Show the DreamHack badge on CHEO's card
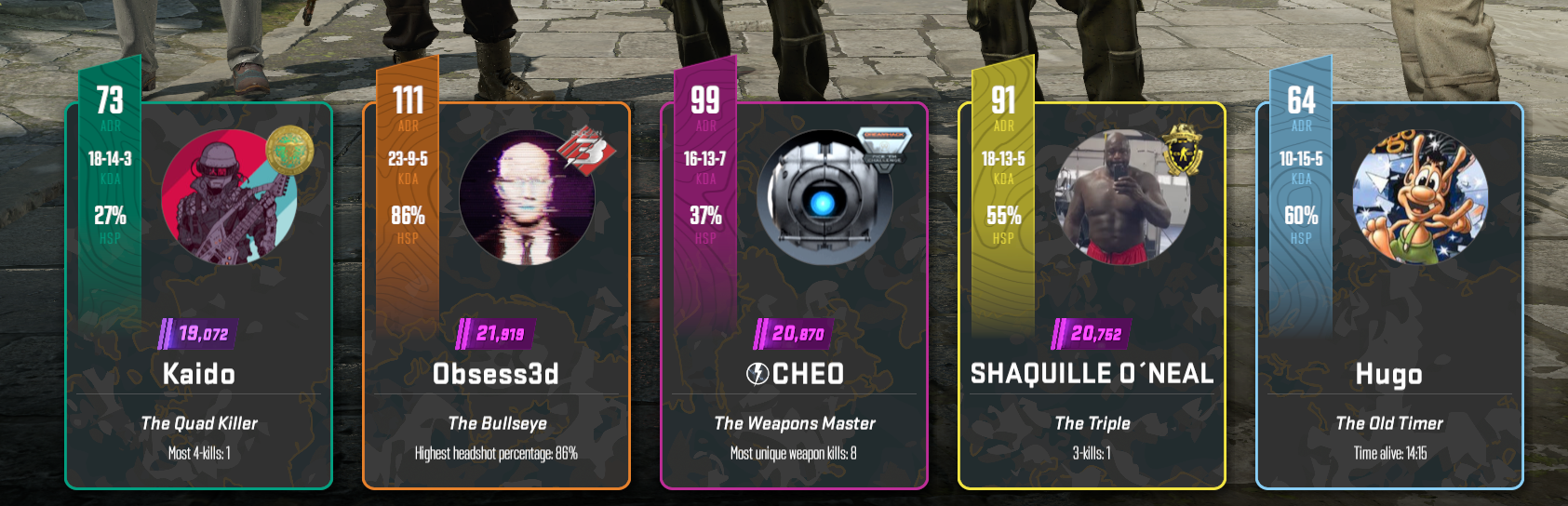The height and width of the screenshot is (506, 1568). coord(882,149)
